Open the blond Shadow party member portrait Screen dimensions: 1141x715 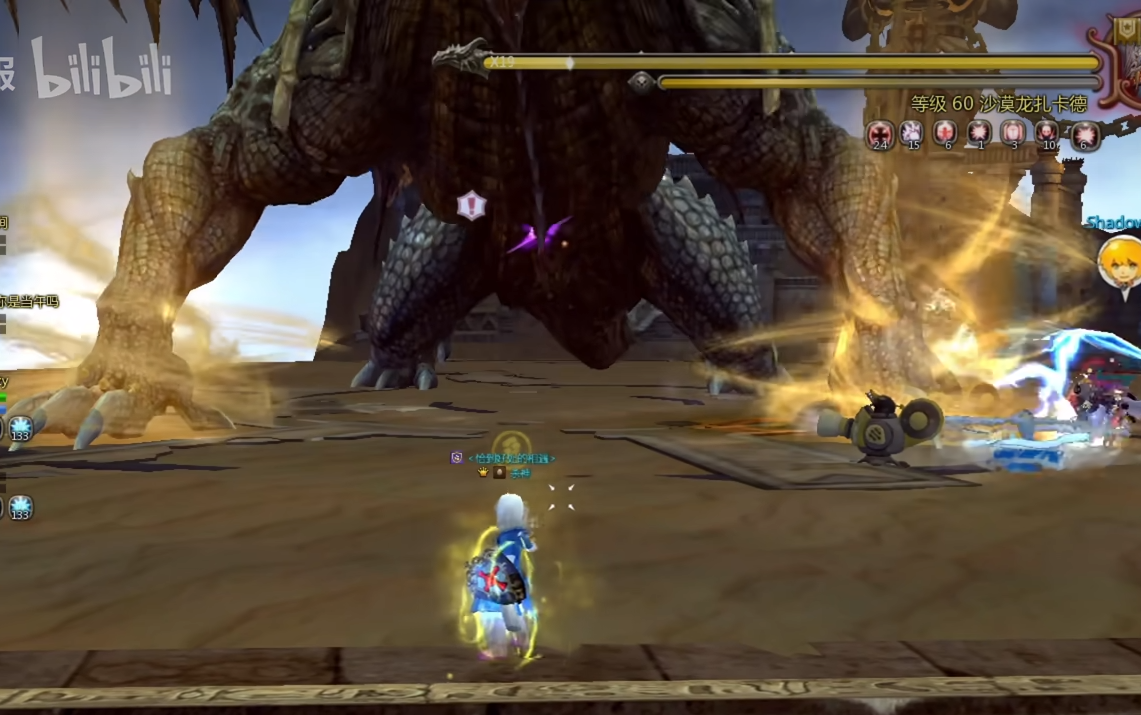(1117, 261)
